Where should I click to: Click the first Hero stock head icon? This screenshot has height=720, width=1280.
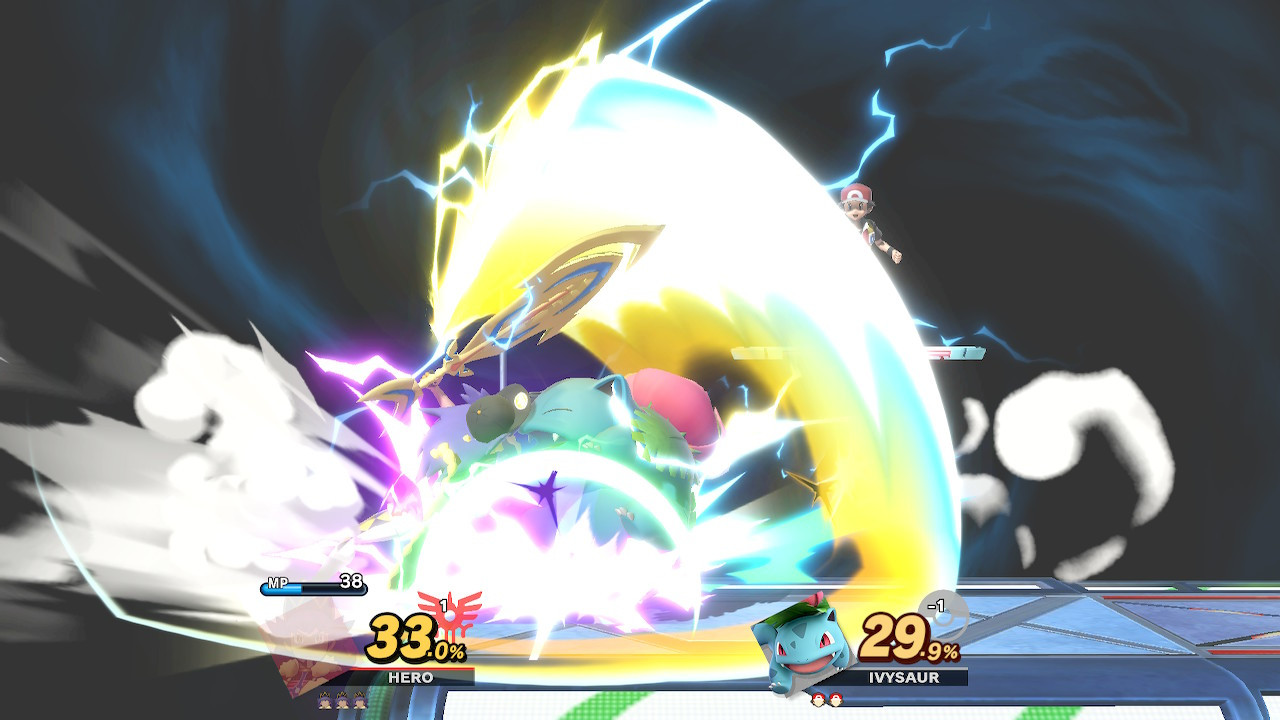pos(327,702)
